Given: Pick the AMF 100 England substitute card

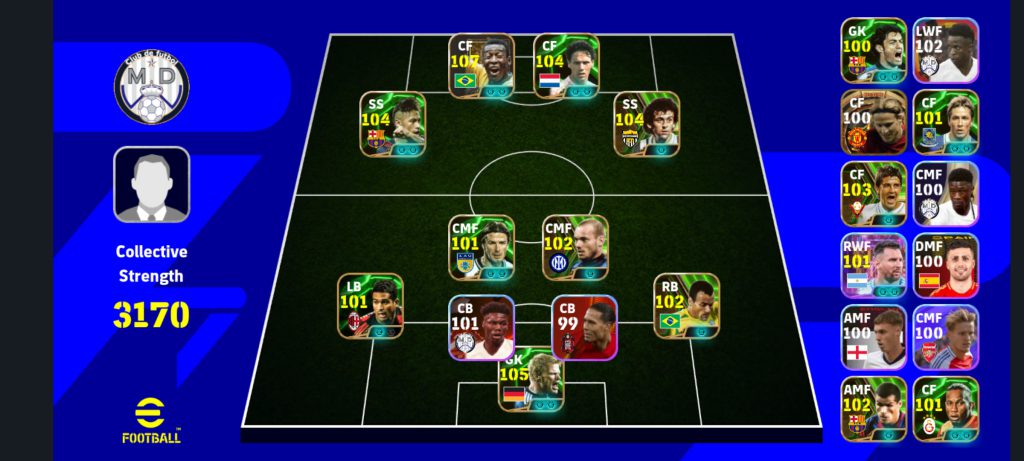Looking at the screenshot, I should coord(873,337).
